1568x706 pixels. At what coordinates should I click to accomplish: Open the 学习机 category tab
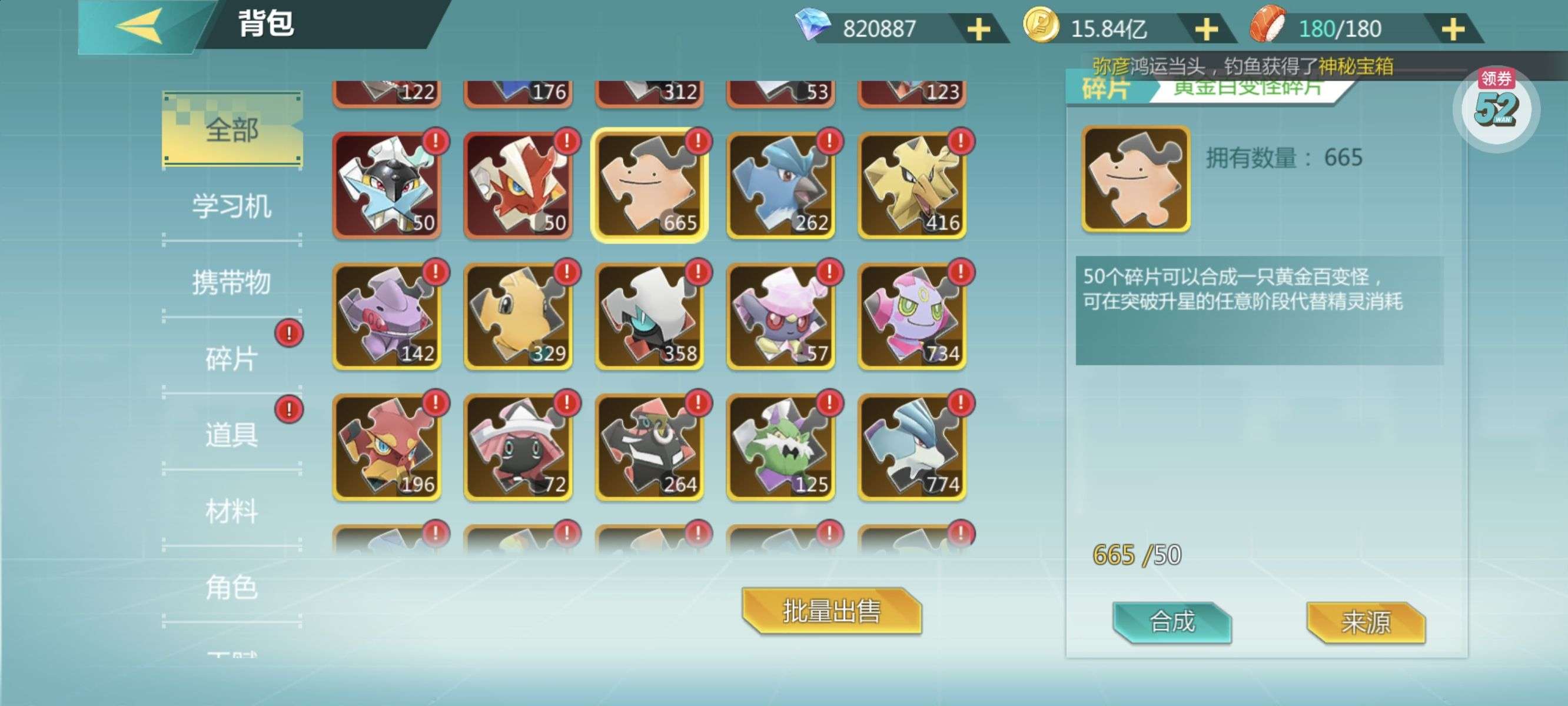coord(232,206)
